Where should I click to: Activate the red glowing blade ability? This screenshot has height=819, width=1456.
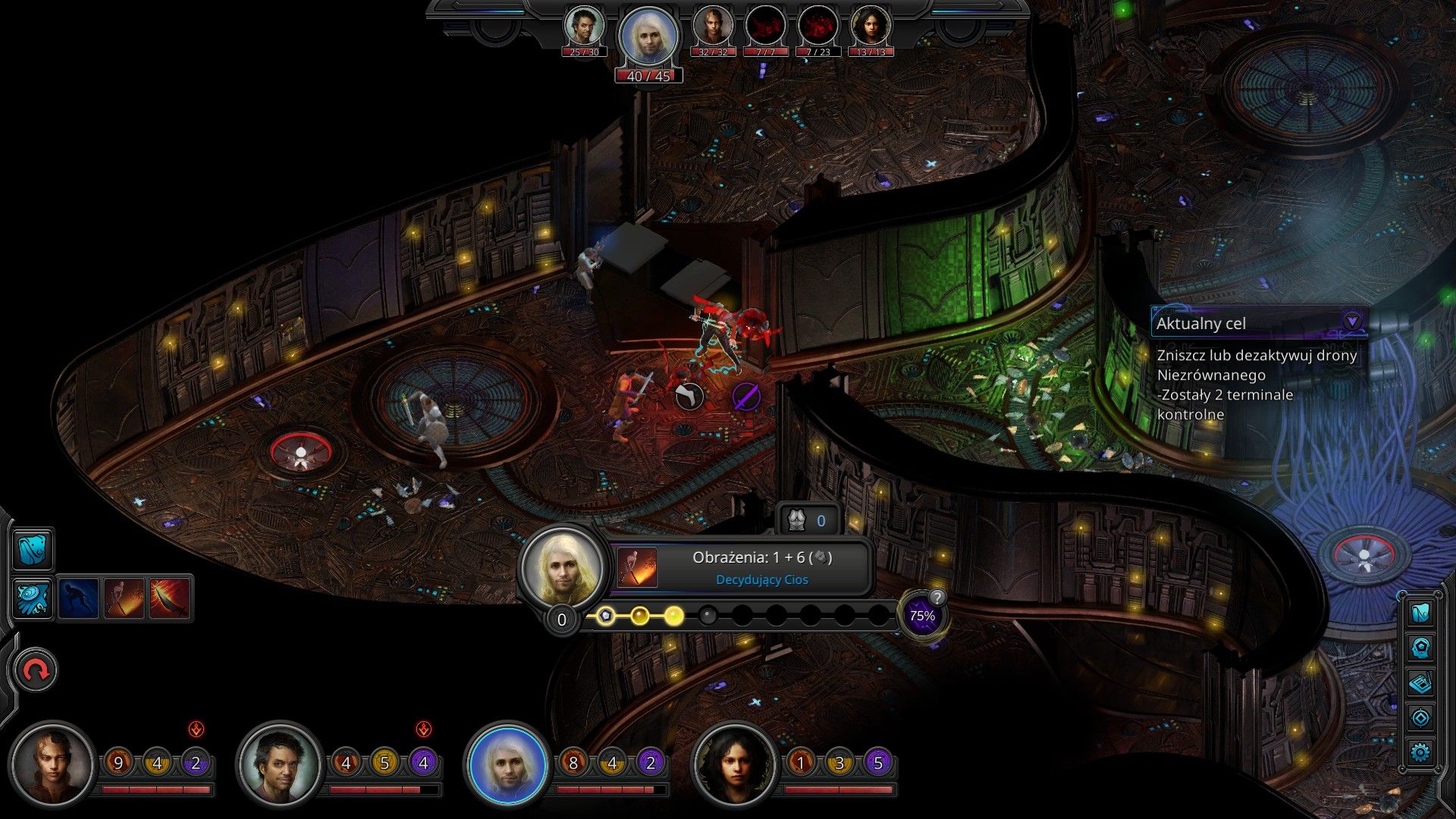170,598
